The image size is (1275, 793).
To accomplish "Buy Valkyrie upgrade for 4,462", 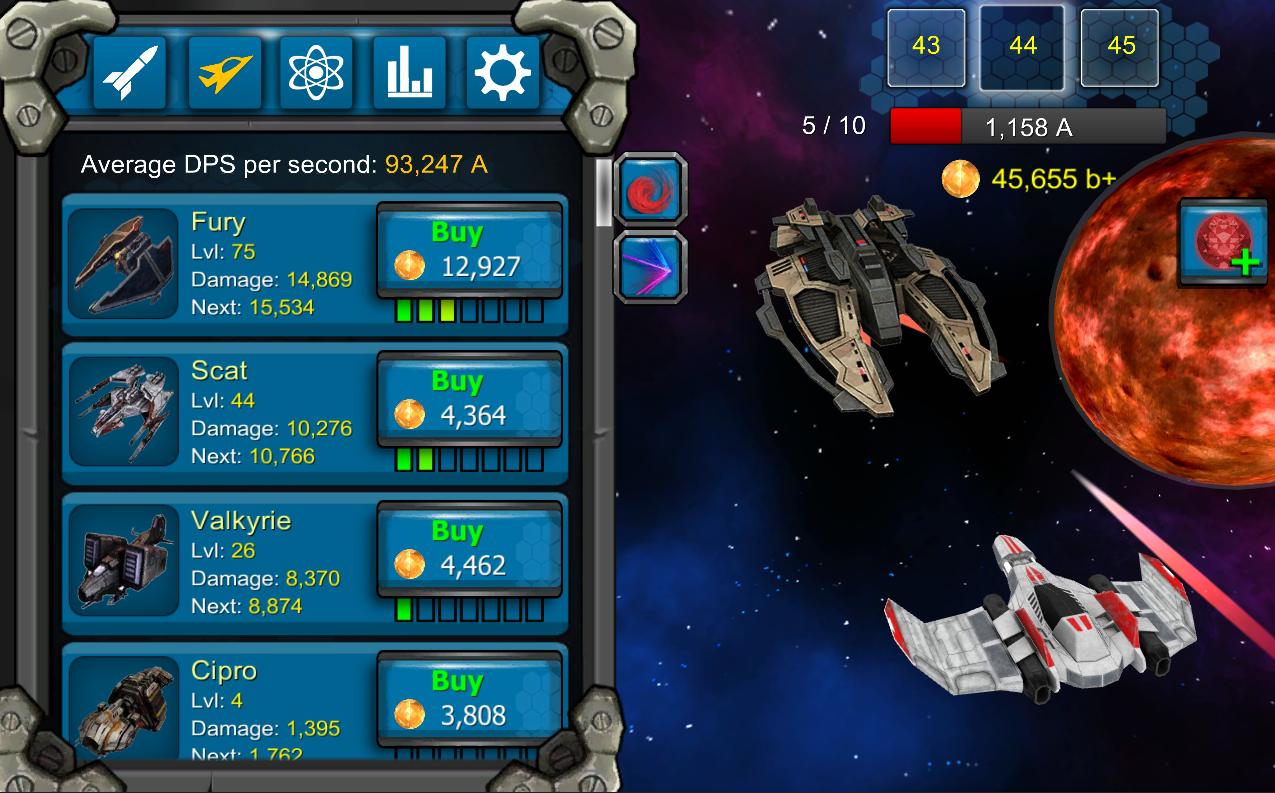I will (x=469, y=549).
